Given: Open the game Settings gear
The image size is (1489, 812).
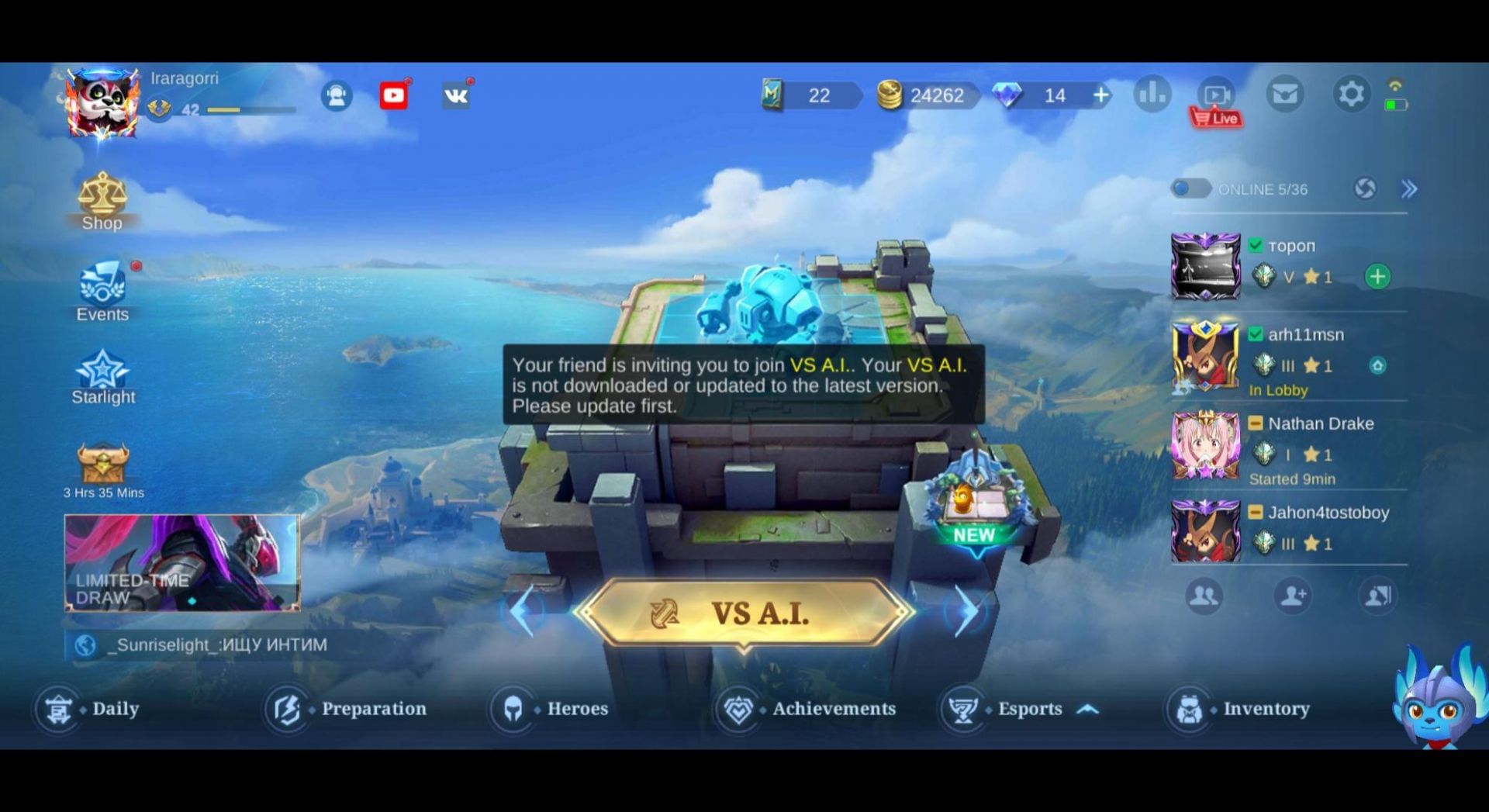Looking at the screenshot, I should tap(1351, 94).
